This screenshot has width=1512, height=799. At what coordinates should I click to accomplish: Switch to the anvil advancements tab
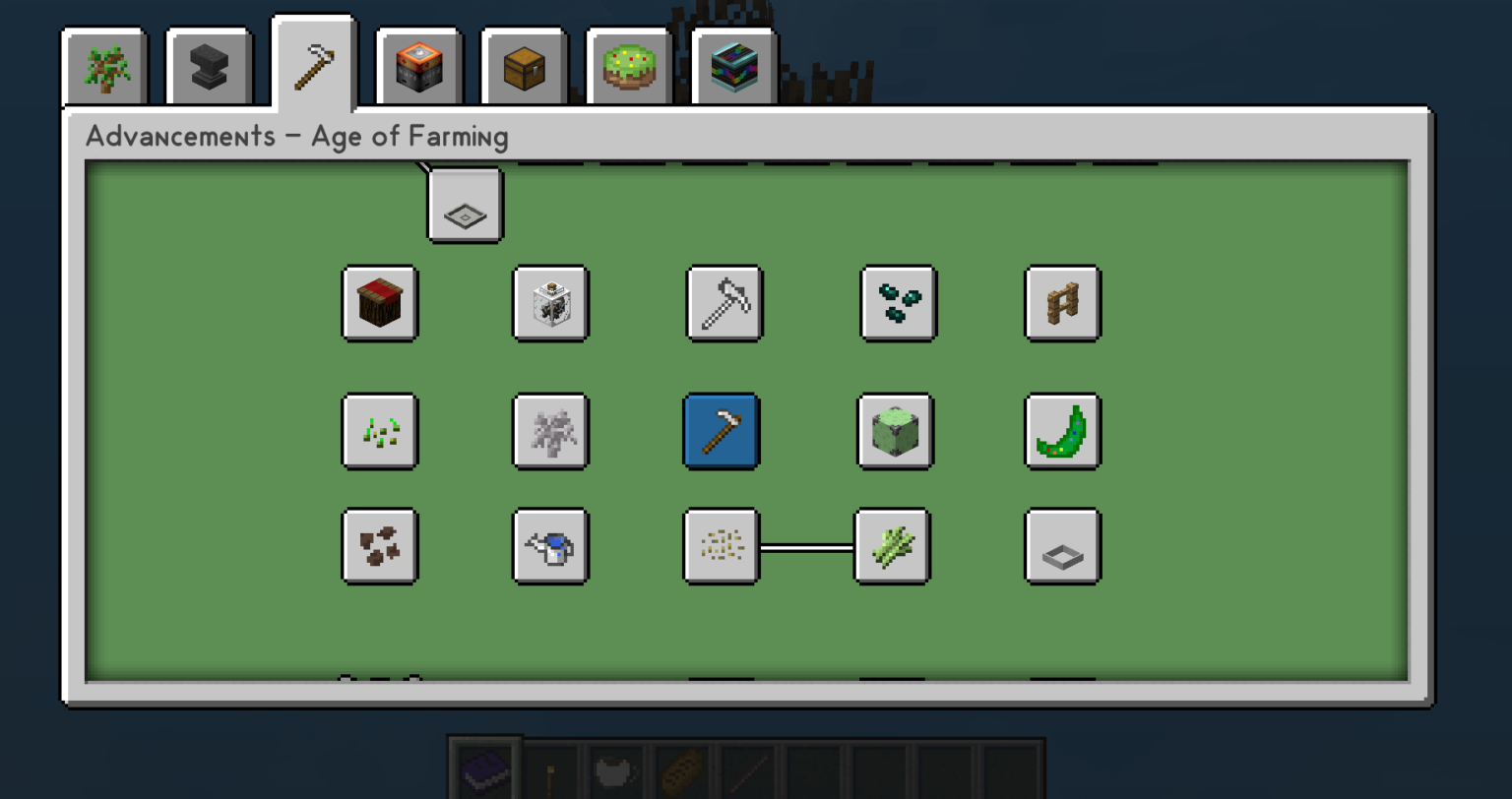pos(209,67)
